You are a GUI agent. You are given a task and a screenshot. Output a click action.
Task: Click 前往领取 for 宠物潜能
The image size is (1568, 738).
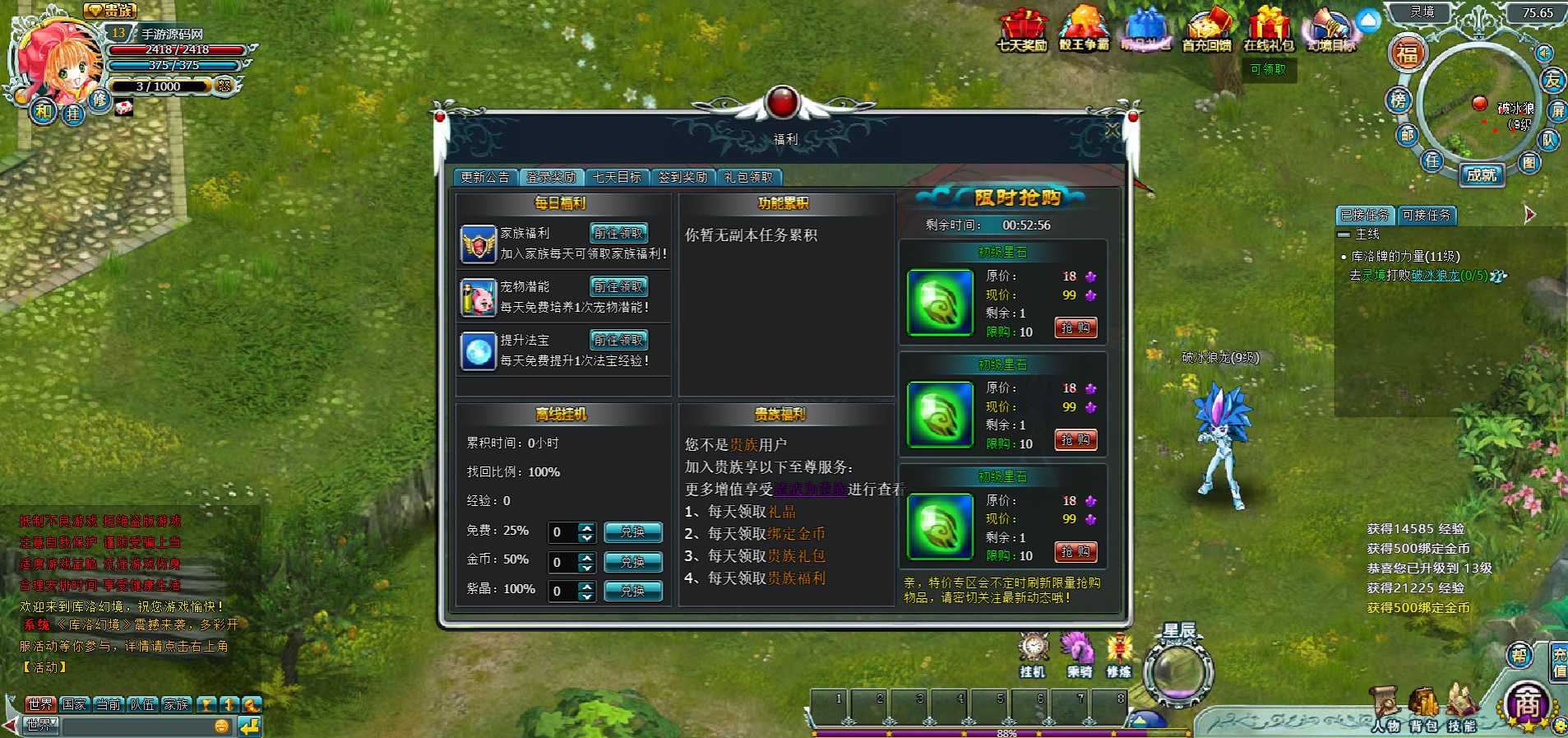pos(618,287)
